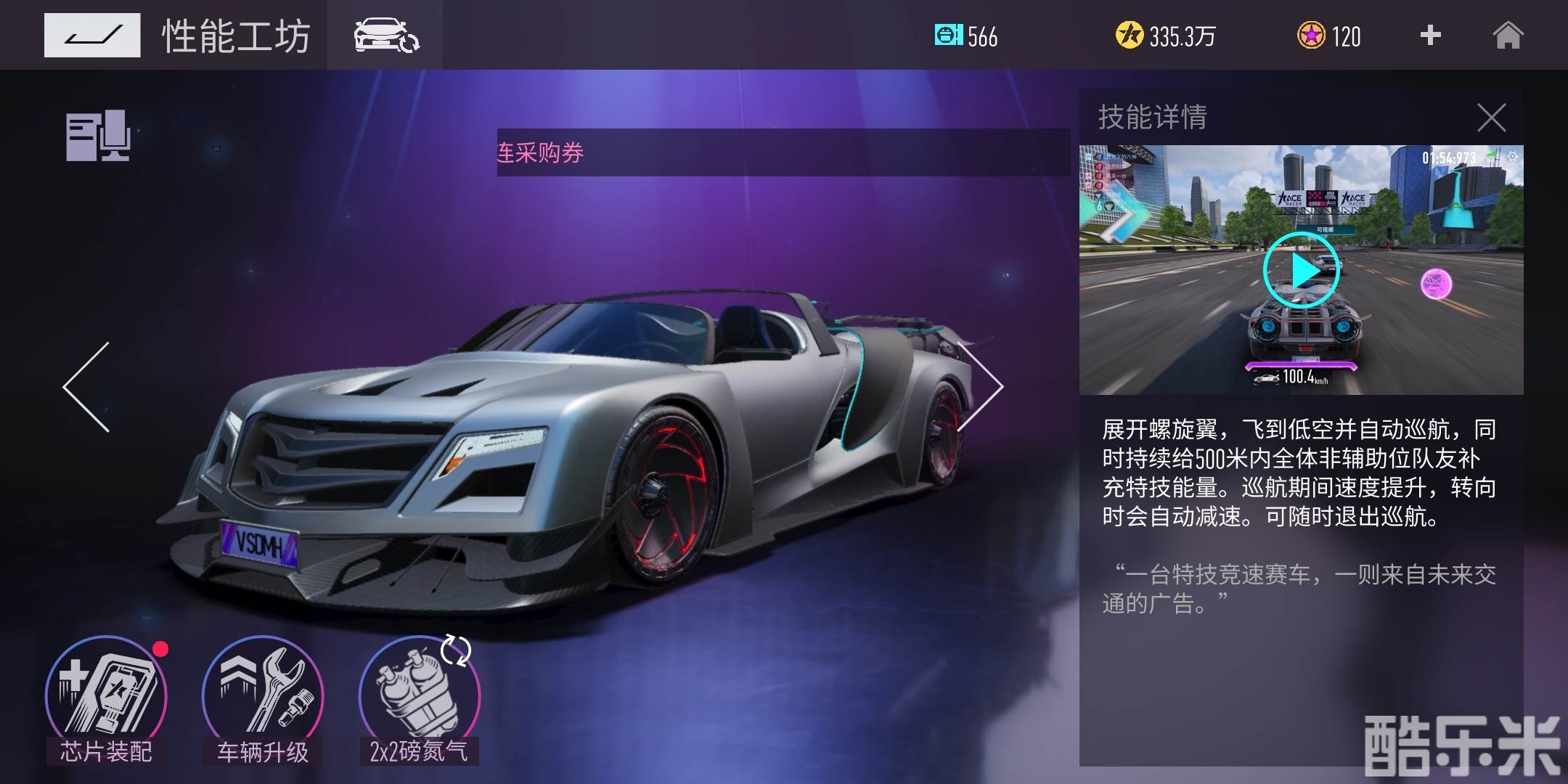
Task: Play the skill preview video
Action: [x=1302, y=271]
